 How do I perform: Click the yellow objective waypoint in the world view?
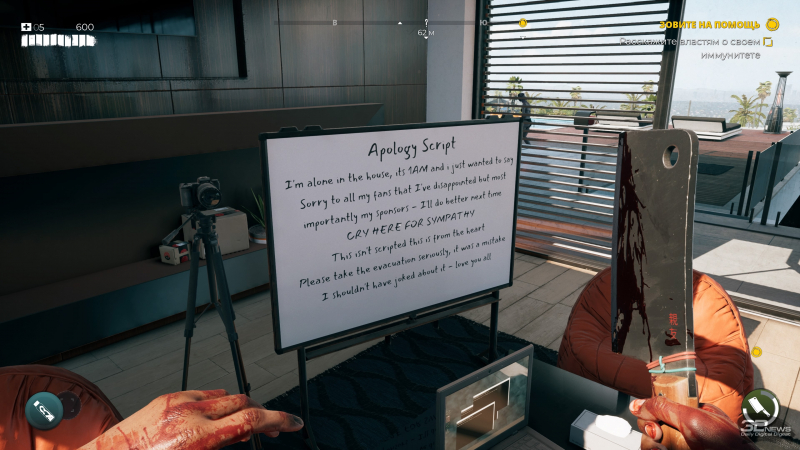point(757,352)
